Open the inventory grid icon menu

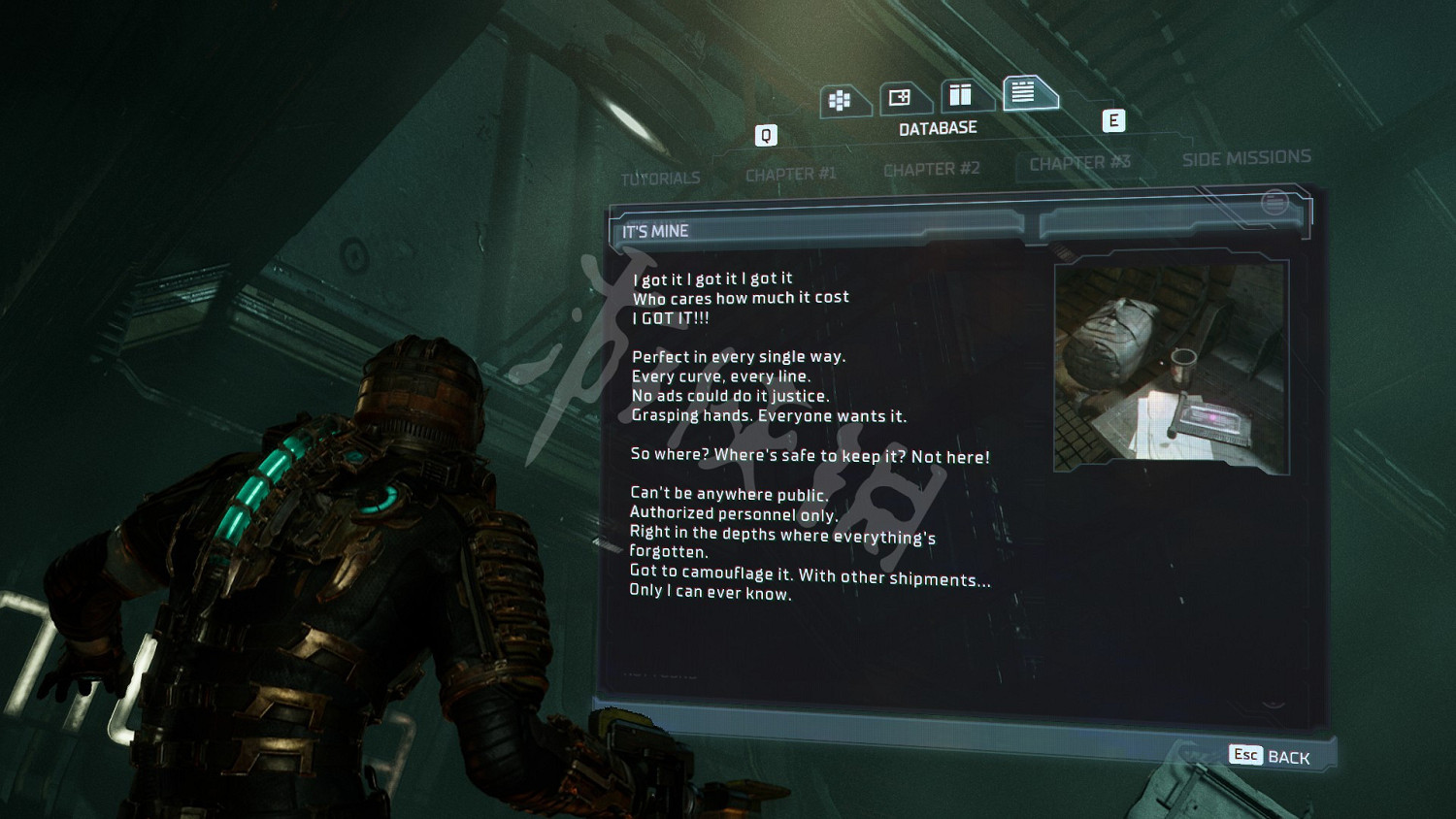click(x=841, y=100)
